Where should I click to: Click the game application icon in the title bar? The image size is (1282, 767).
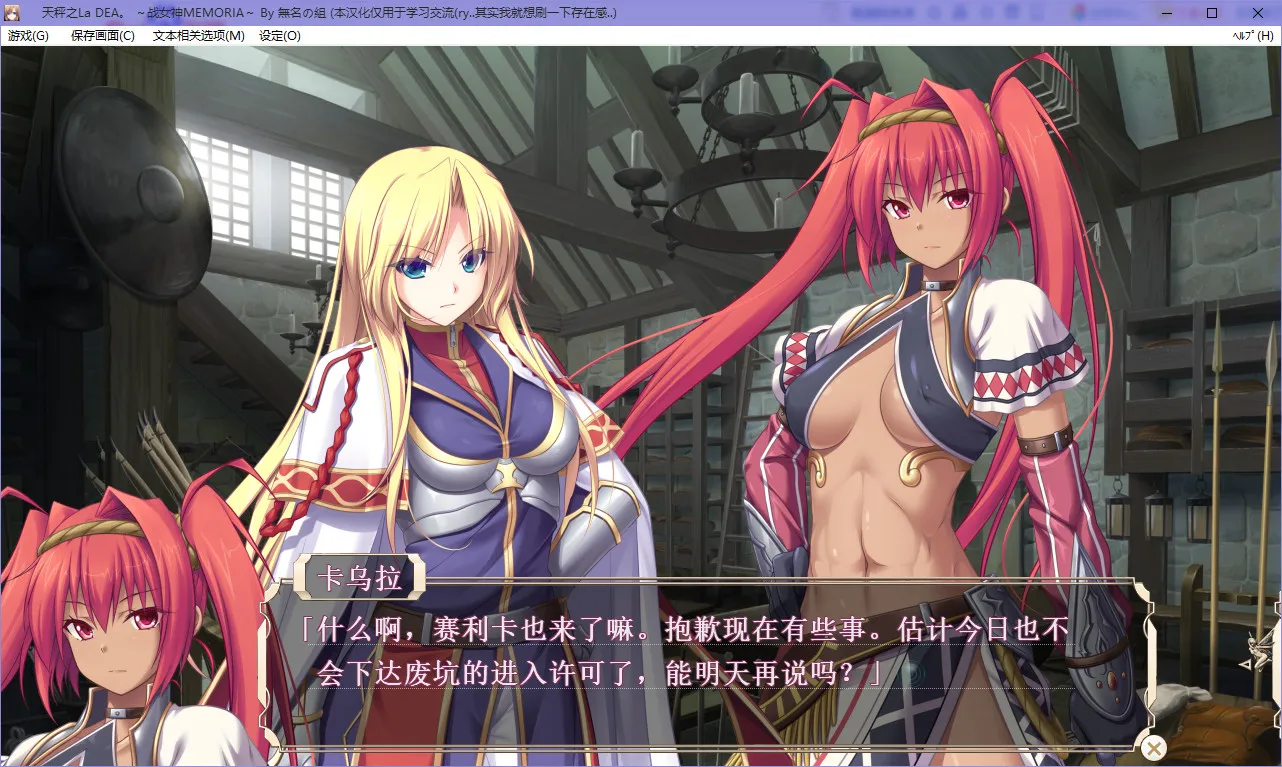tap(12, 12)
